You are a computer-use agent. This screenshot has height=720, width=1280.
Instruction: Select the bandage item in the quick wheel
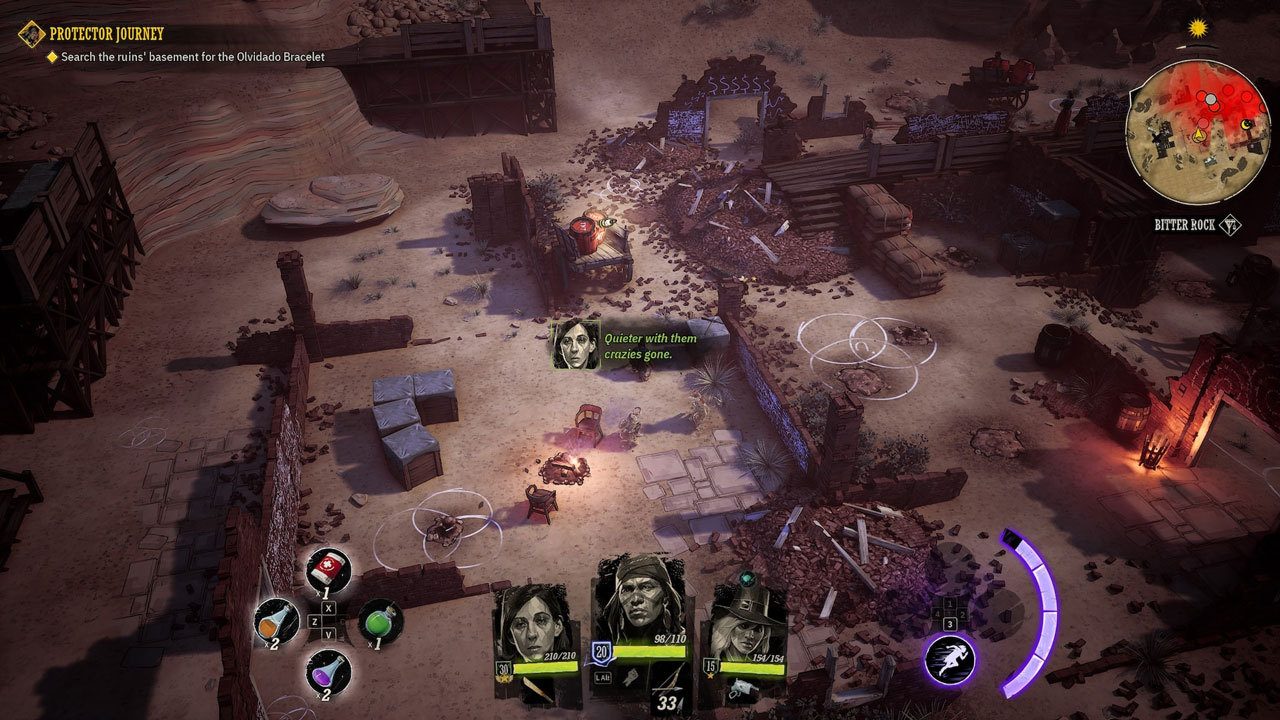pos(327,568)
